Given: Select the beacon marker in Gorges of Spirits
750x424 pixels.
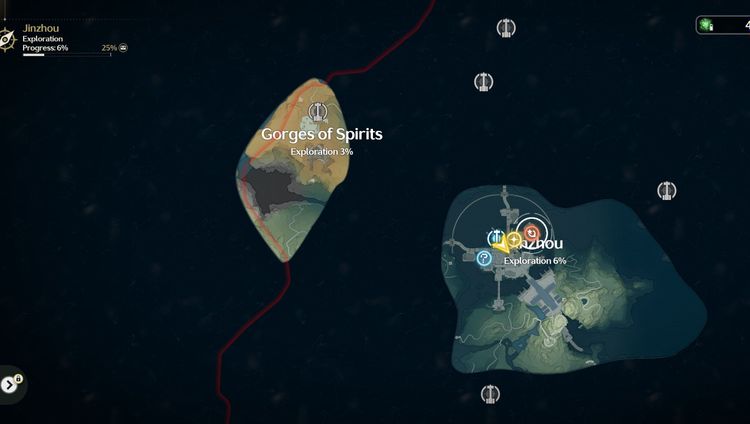Looking at the screenshot, I should tap(319, 111).
